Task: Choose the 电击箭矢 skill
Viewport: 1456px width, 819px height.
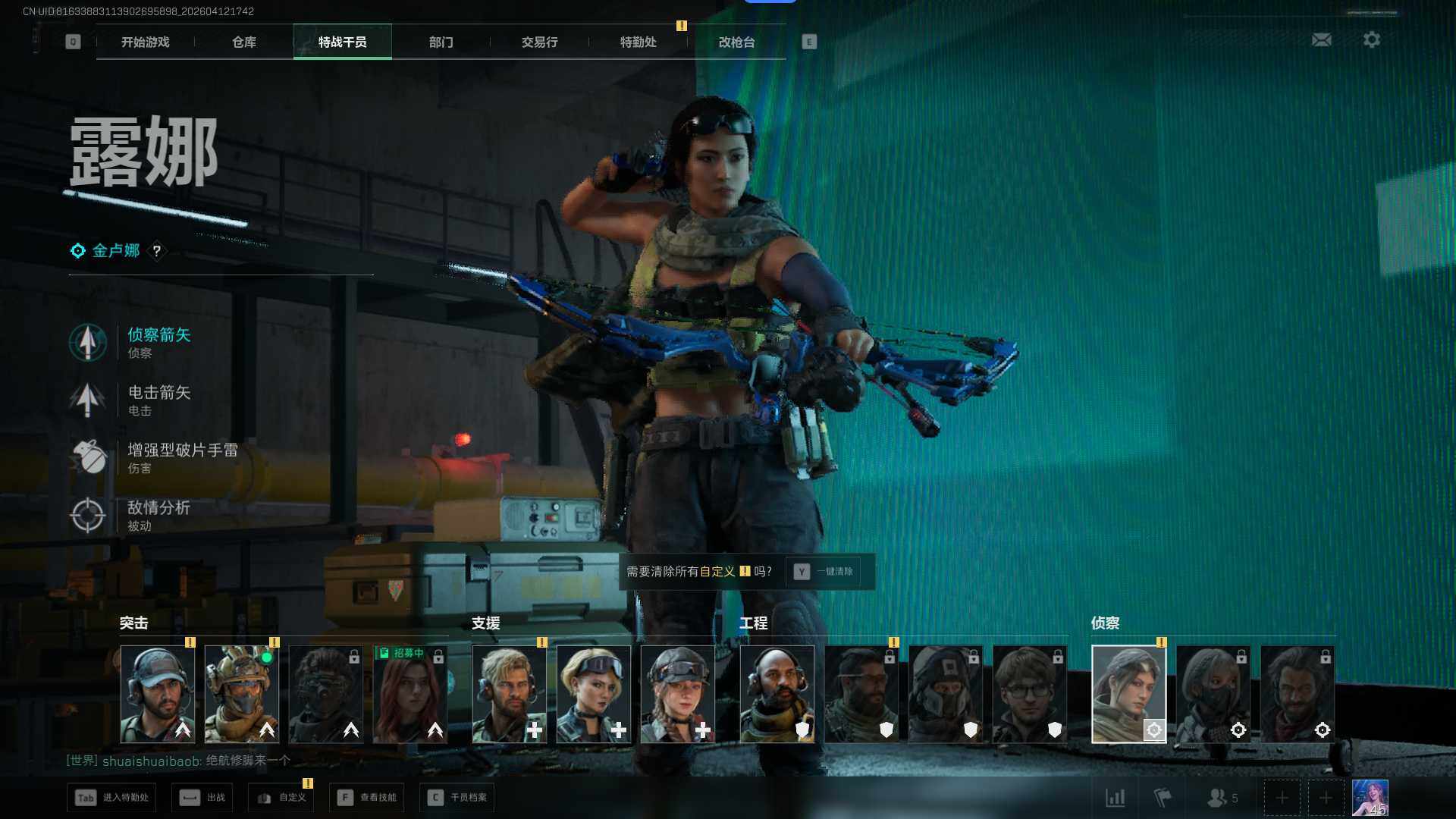Action: click(158, 400)
